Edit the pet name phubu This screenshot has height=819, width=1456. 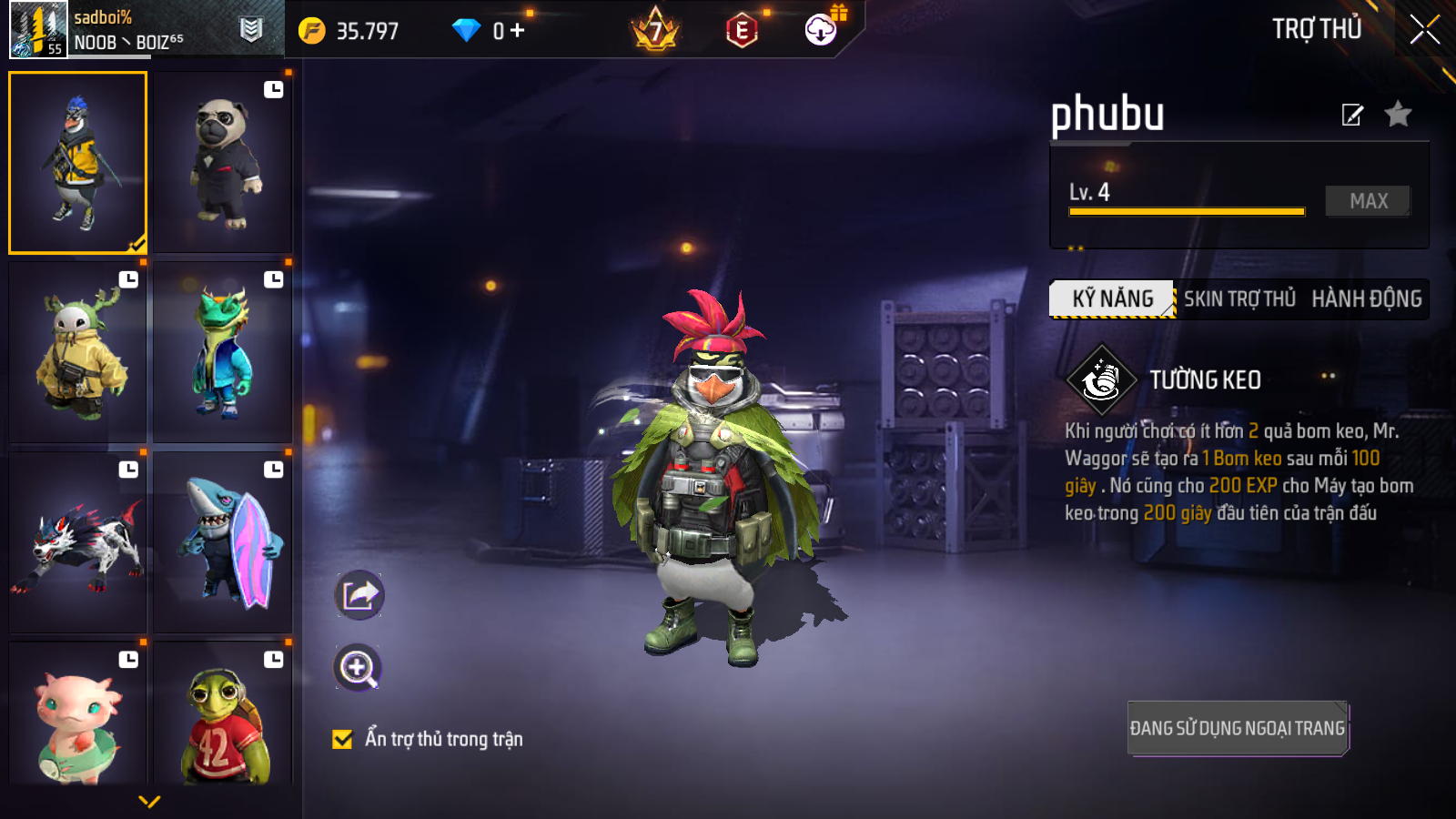[x=1352, y=115]
